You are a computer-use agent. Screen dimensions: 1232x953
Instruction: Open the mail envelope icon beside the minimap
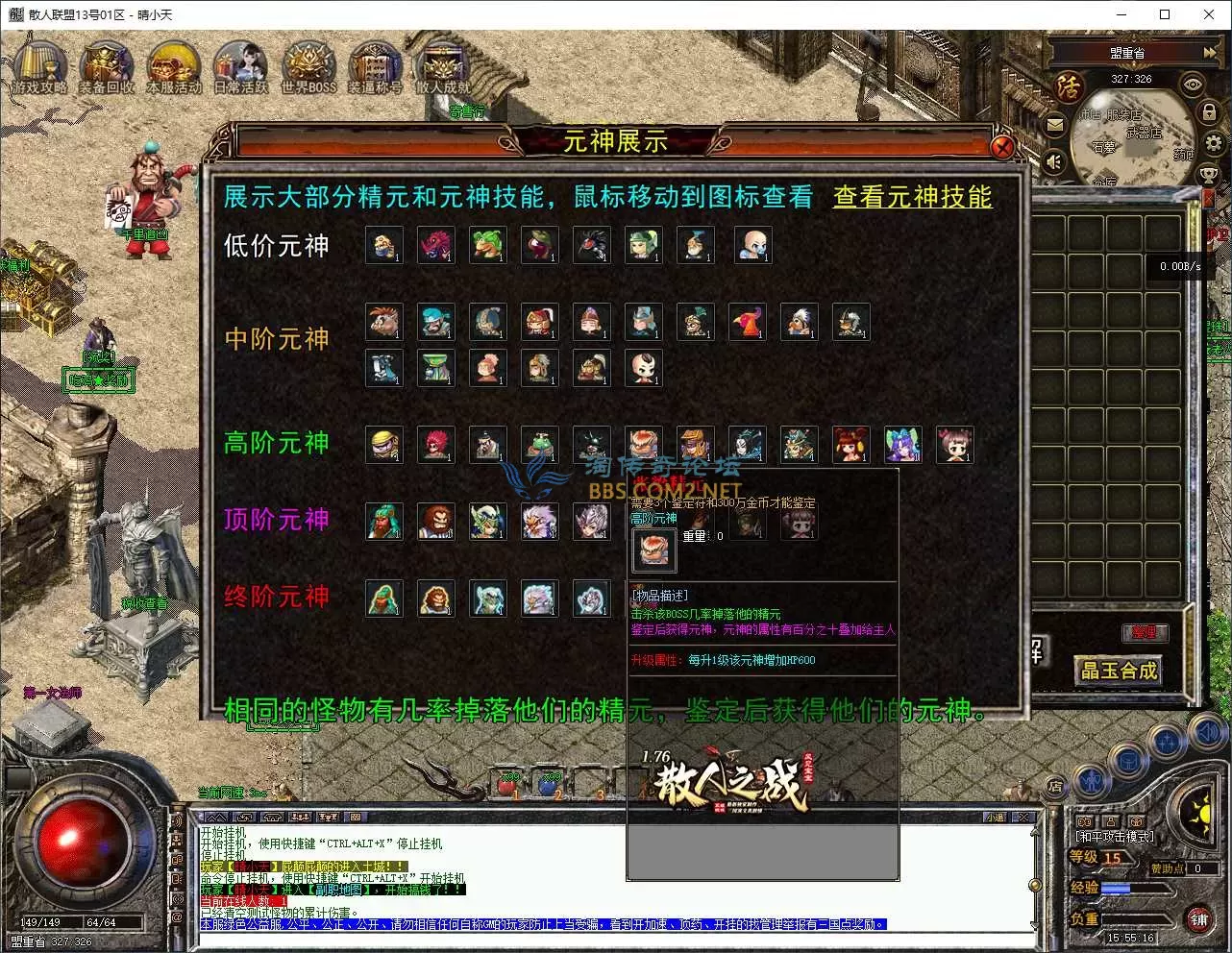tap(1055, 125)
